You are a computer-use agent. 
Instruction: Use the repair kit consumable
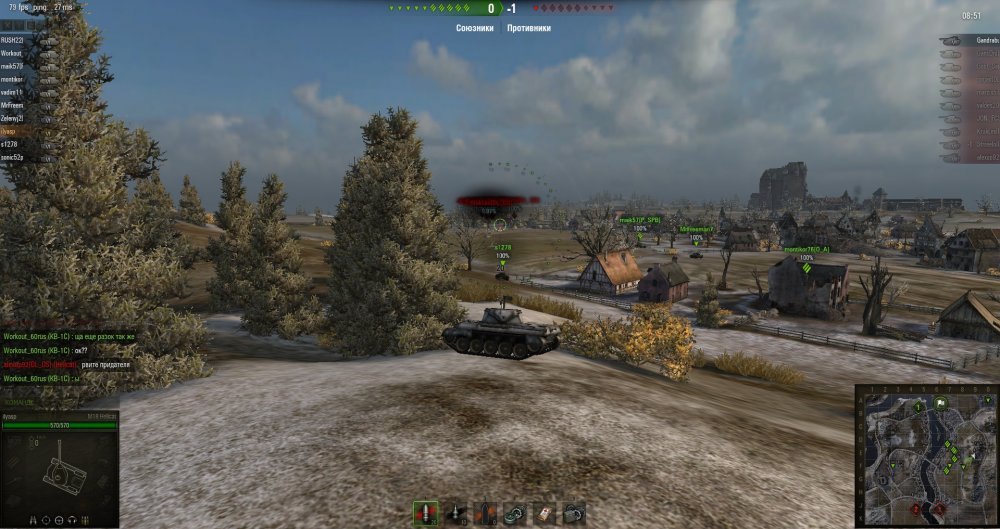515,513
